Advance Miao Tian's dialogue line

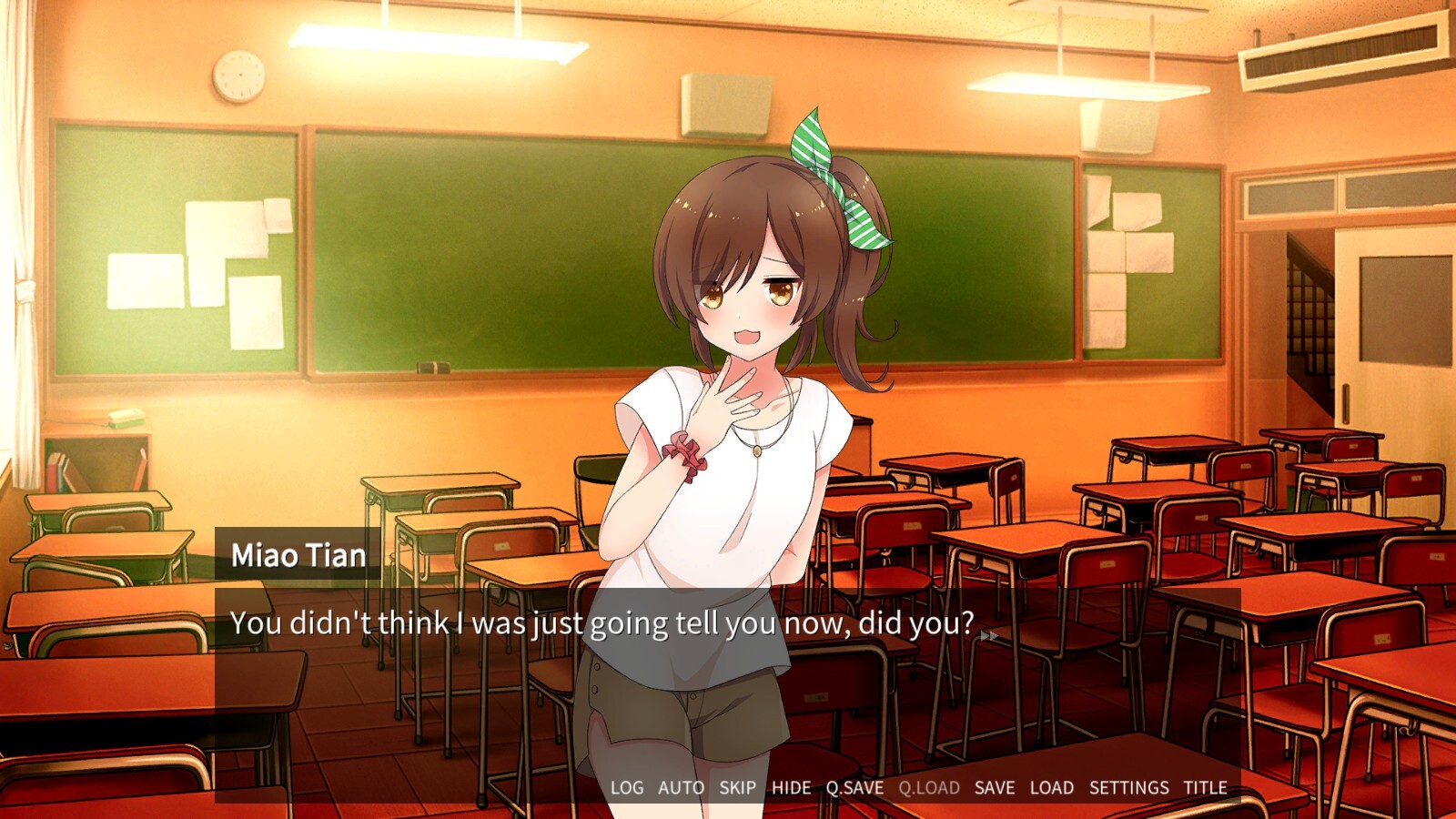728,673
